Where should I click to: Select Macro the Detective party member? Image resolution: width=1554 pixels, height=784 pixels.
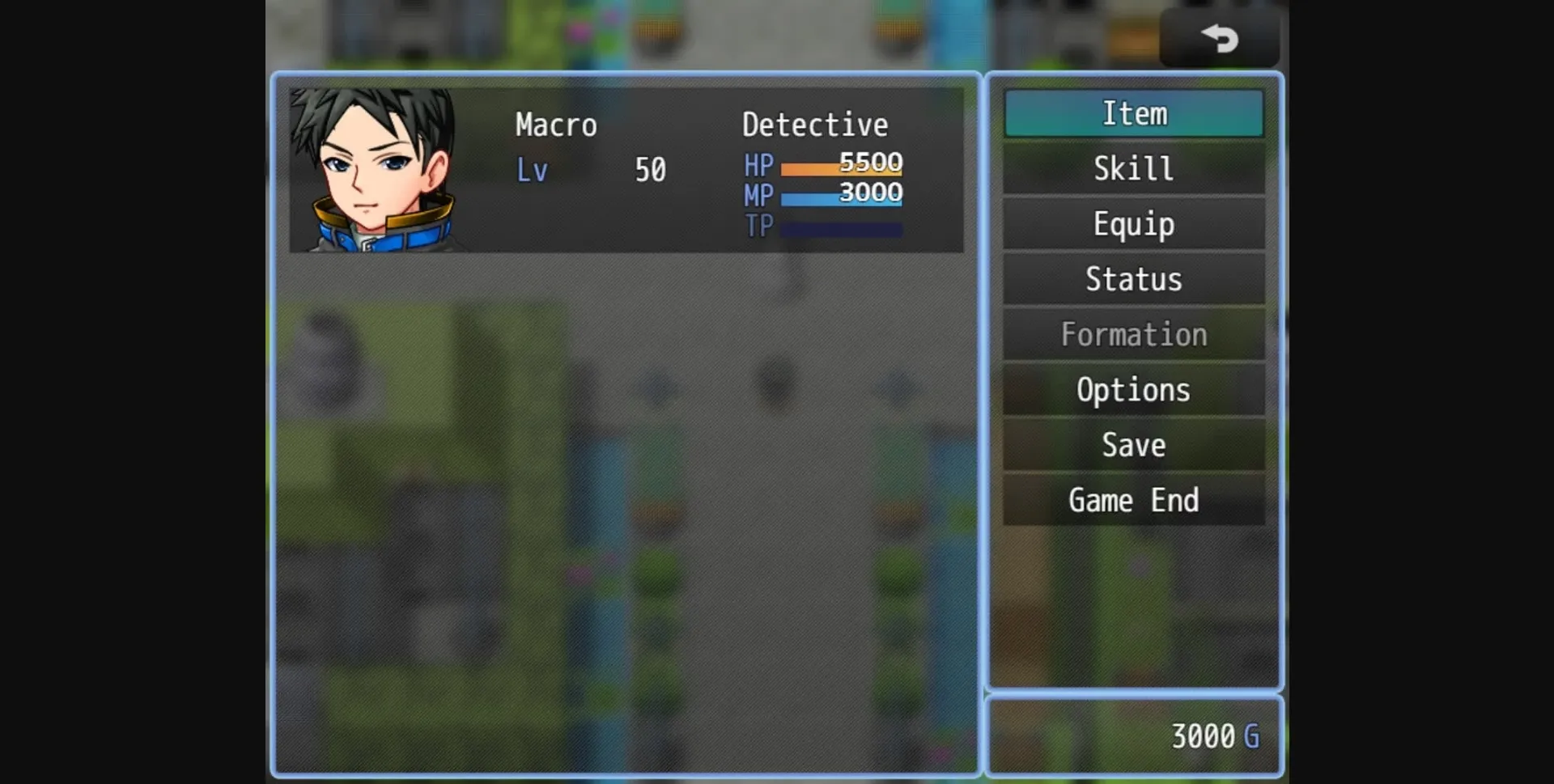pos(626,170)
